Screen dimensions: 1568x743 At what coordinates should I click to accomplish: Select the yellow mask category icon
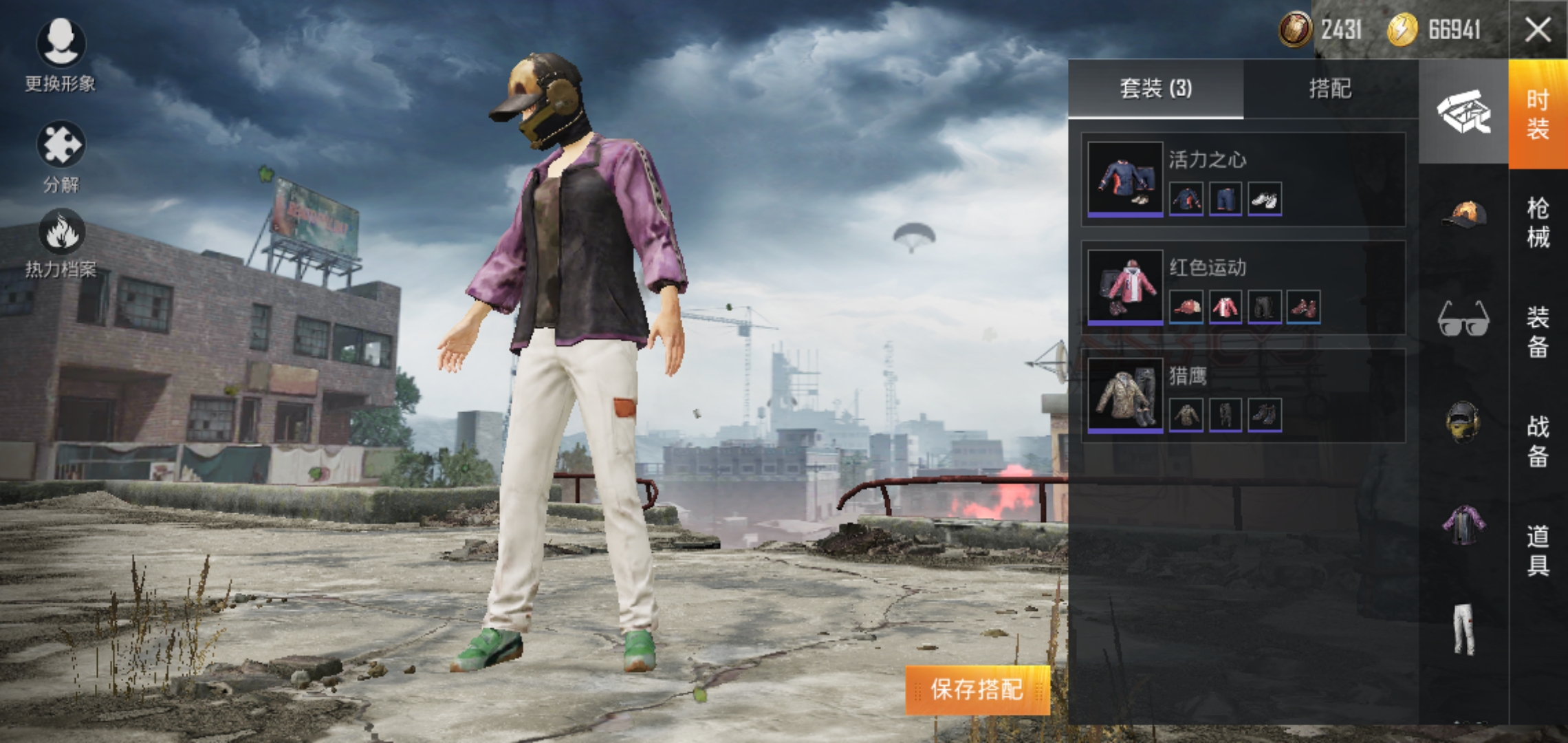1463,421
